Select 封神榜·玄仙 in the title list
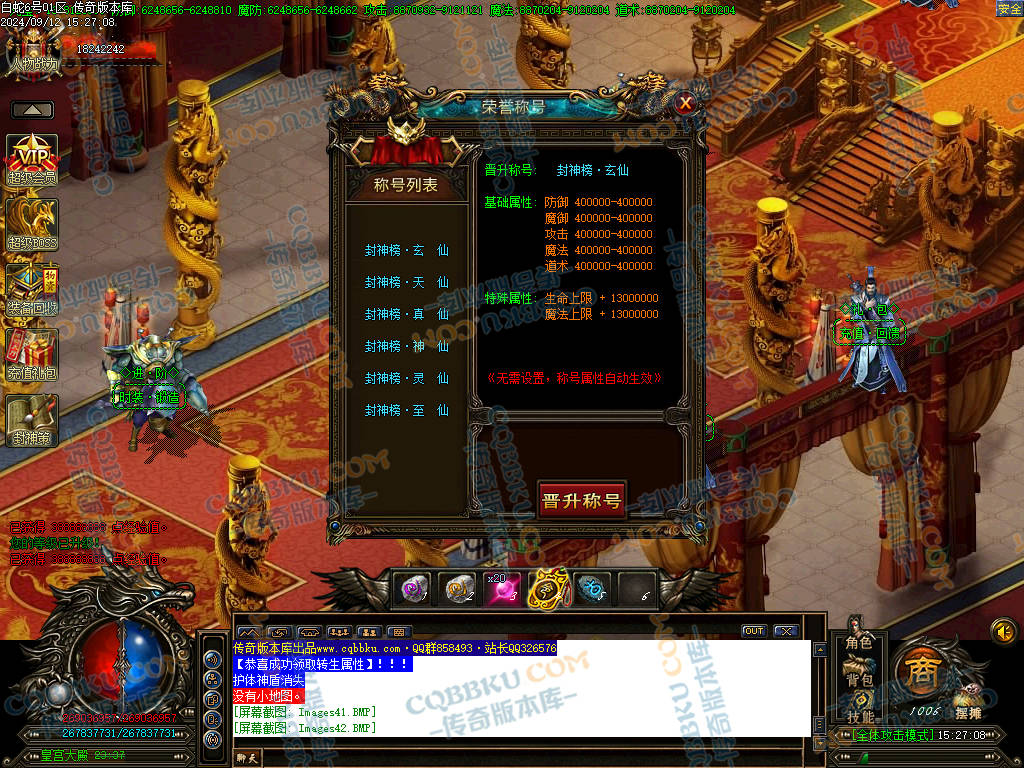The height and width of the screenshot is (768, 1024). (x=406, y=251)
